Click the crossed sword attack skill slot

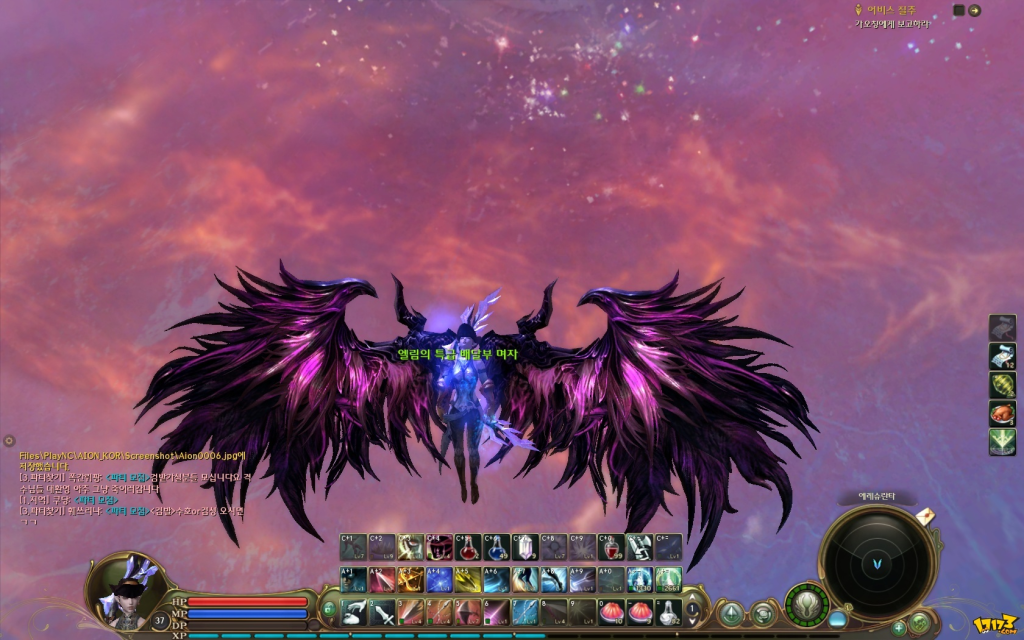tap(382, 611)
